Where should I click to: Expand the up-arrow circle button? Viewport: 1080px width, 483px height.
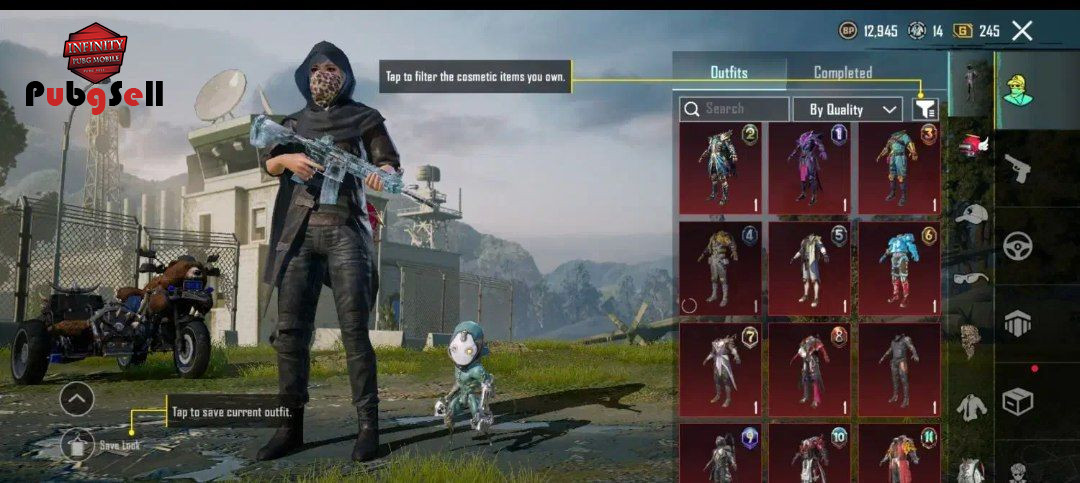[77, 400]
